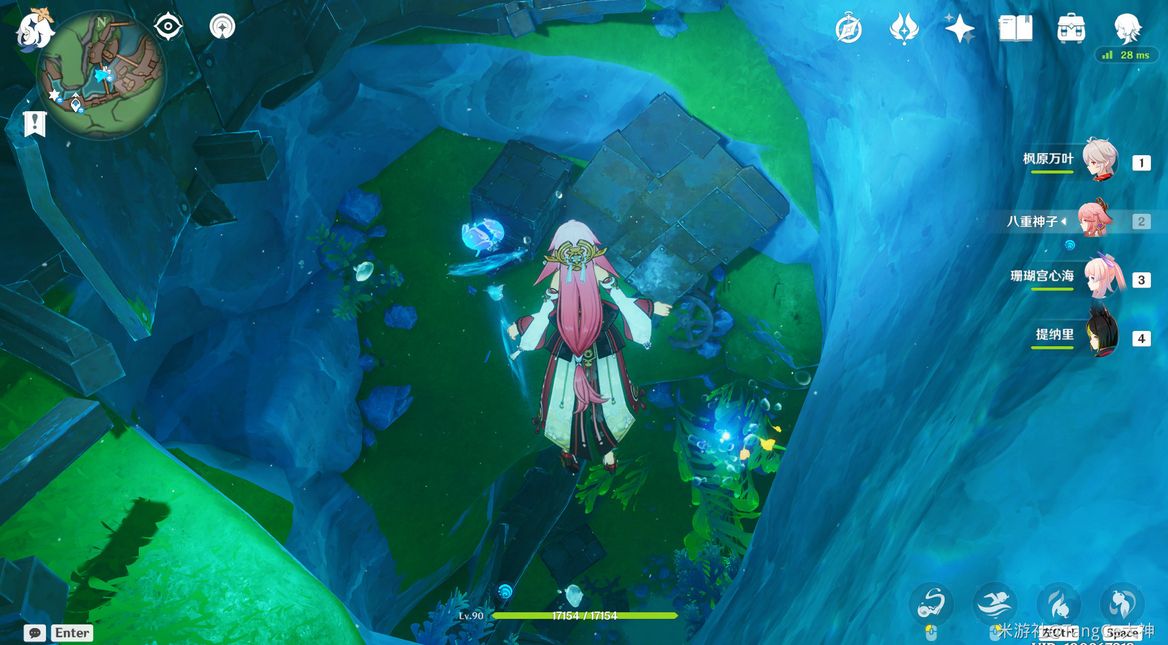
Task: Activate the dive-down skill icon
Action: 1058,603
